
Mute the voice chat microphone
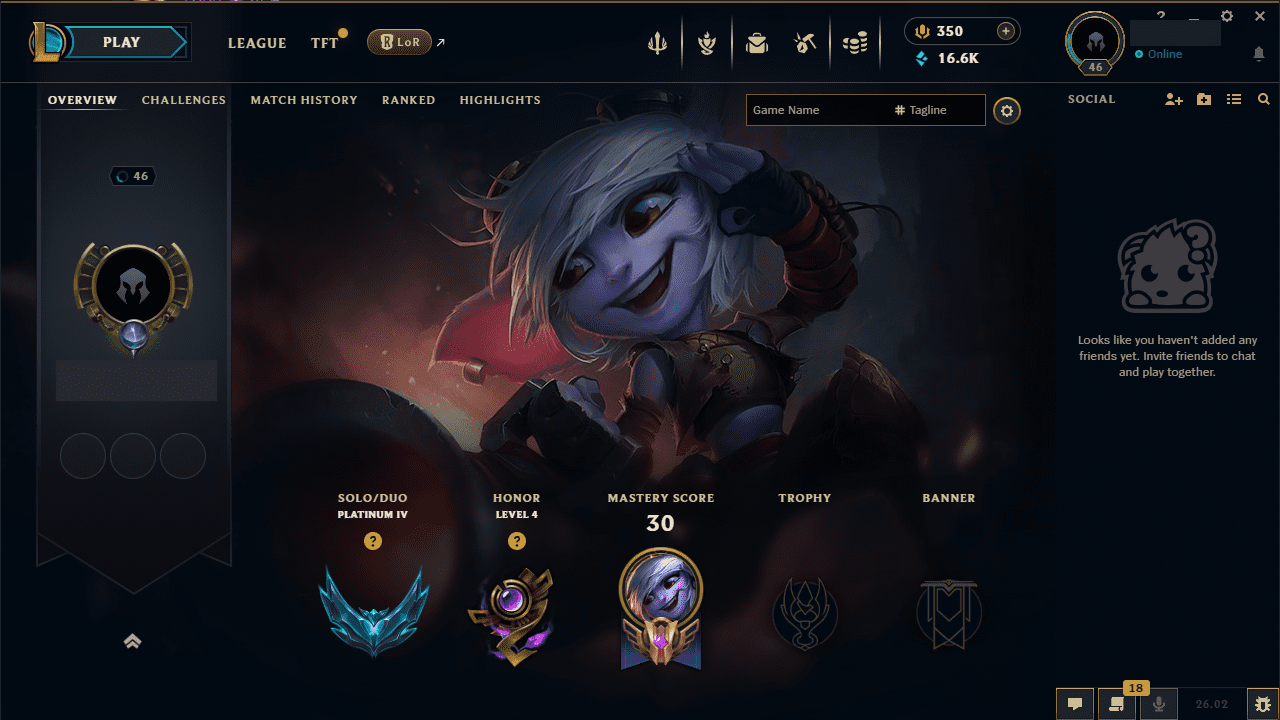pos(1158,704)
